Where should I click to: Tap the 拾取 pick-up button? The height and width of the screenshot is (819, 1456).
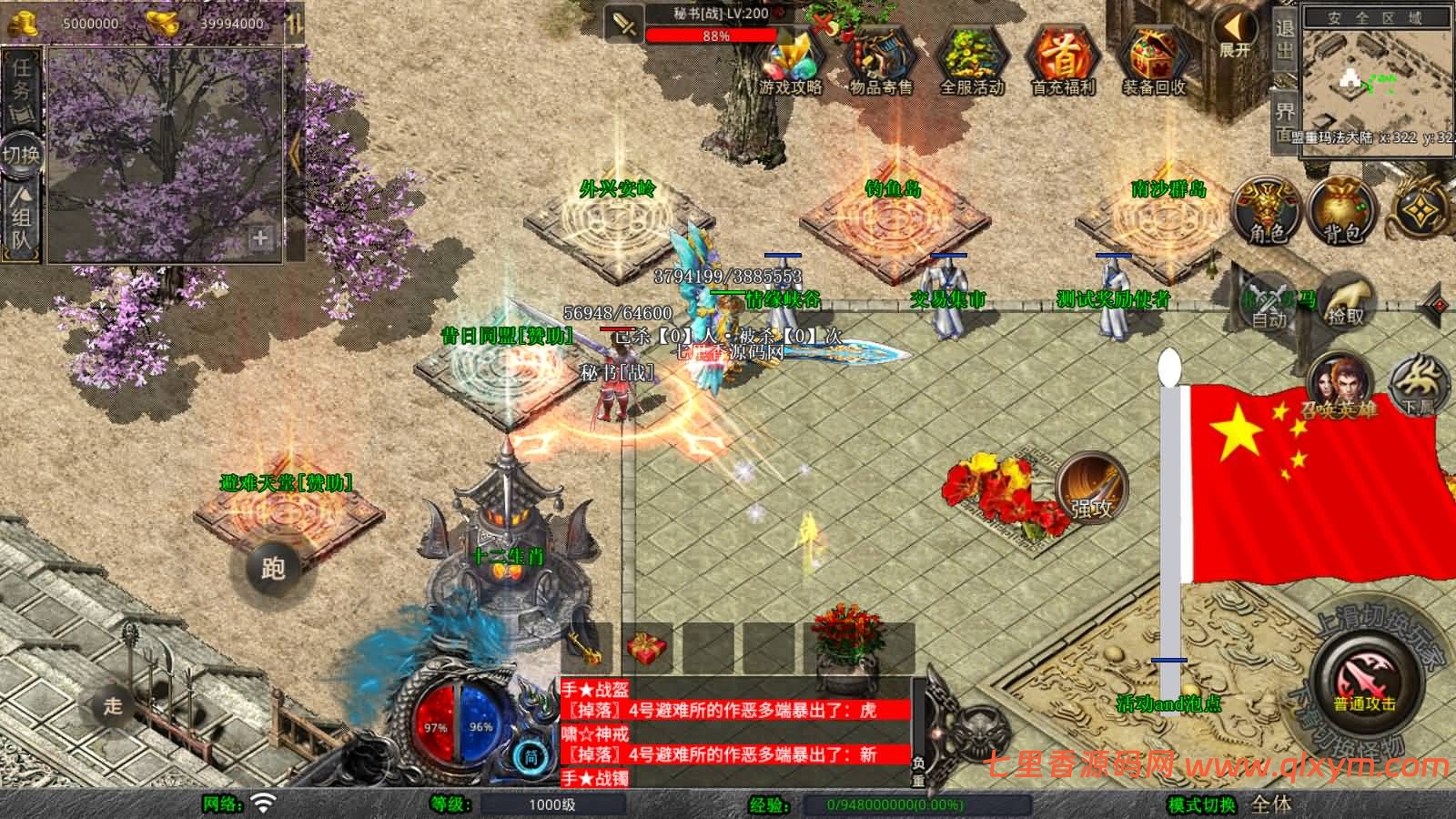point(1346,302)
